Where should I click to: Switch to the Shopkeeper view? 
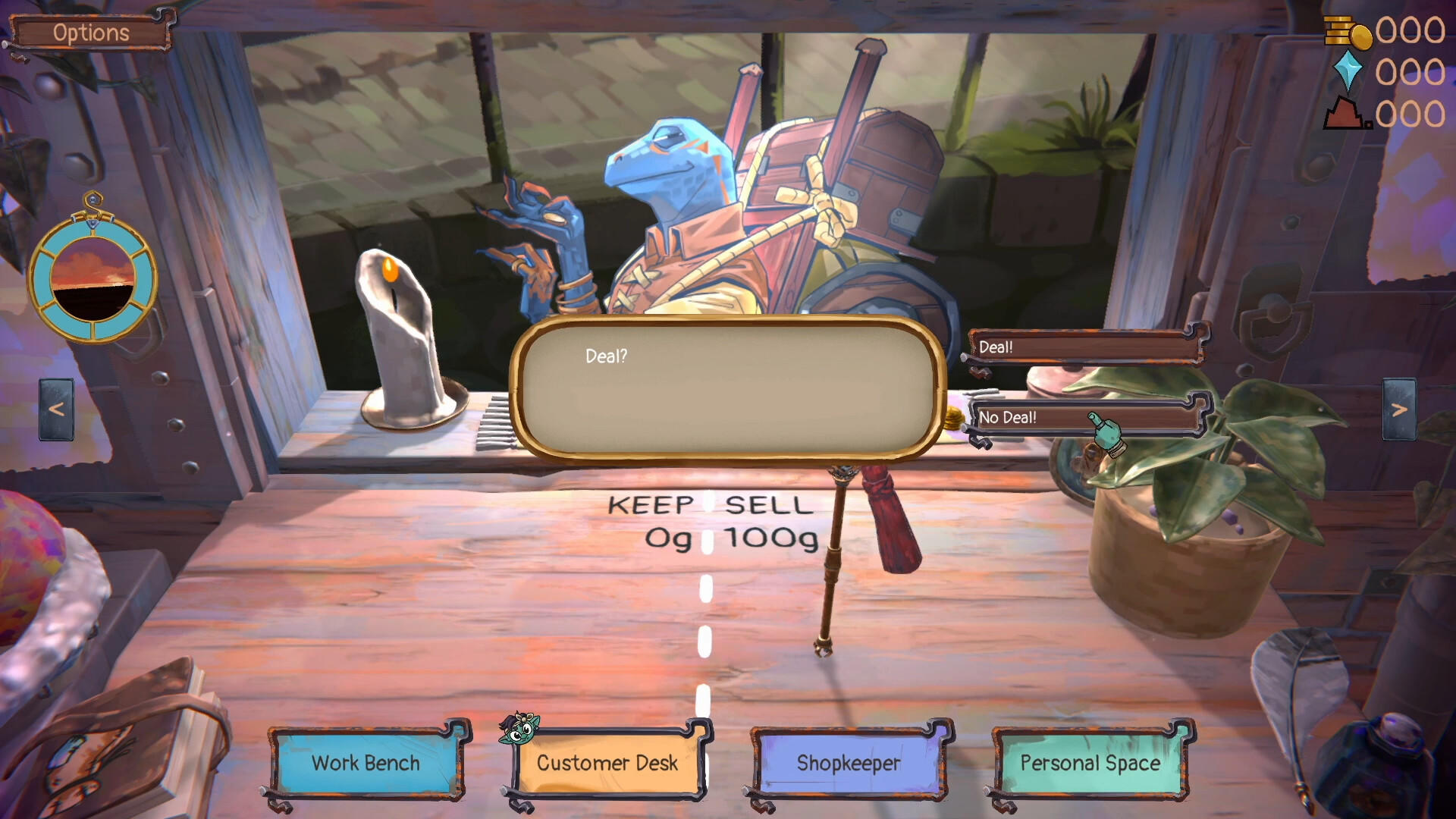coord(849,764)
